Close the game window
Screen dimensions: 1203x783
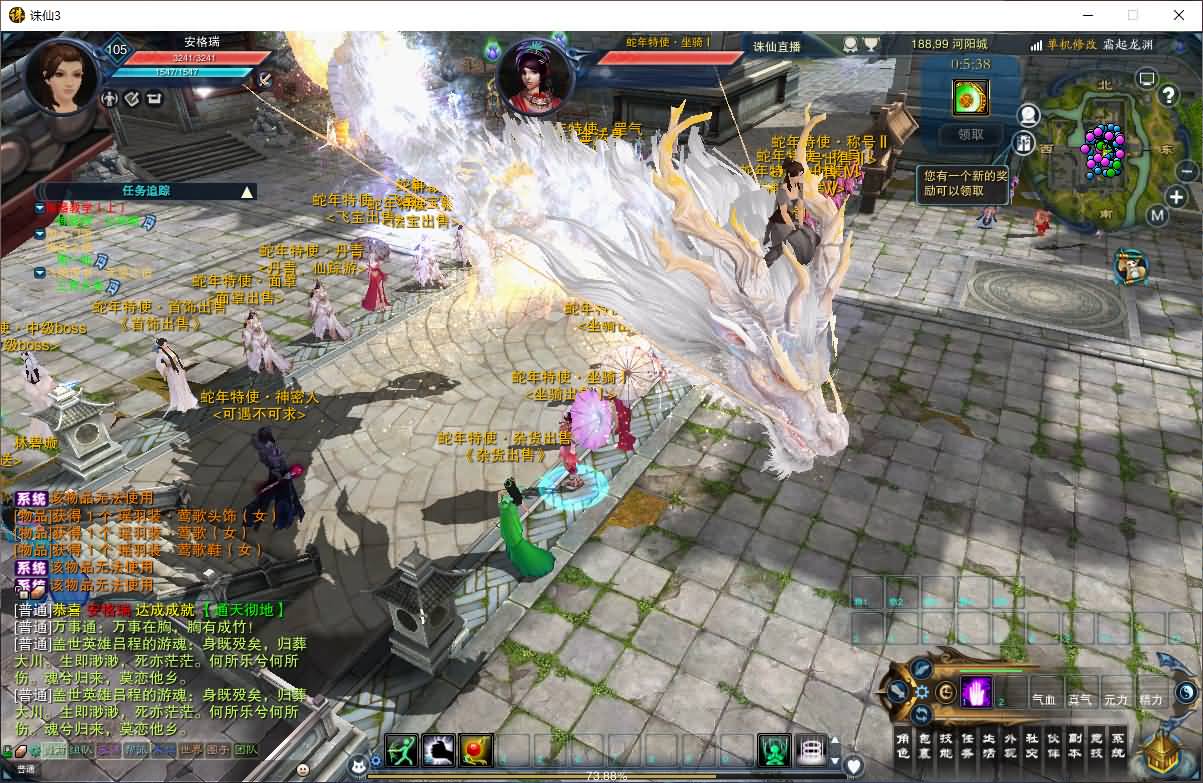coord(1178,15)
